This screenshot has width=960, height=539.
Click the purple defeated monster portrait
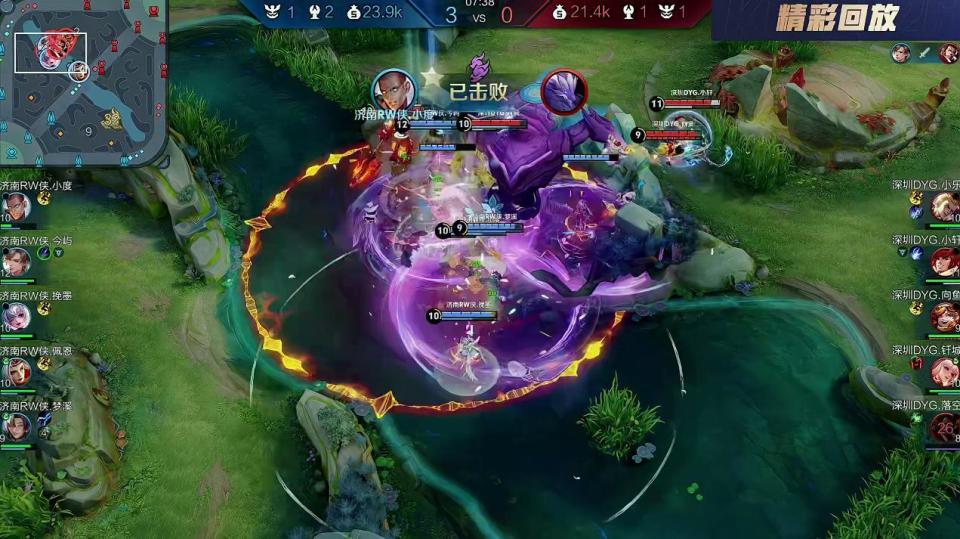[x=563, y=91]
